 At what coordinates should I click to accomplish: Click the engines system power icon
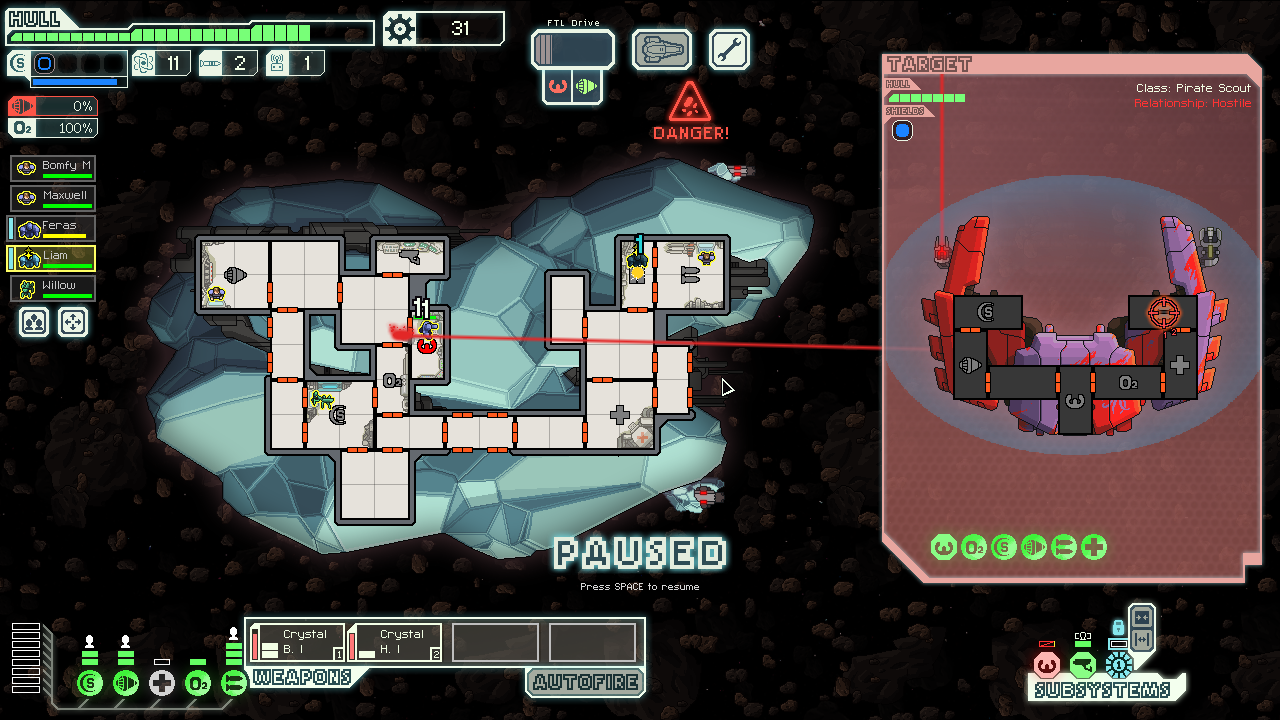click(126, 684)
